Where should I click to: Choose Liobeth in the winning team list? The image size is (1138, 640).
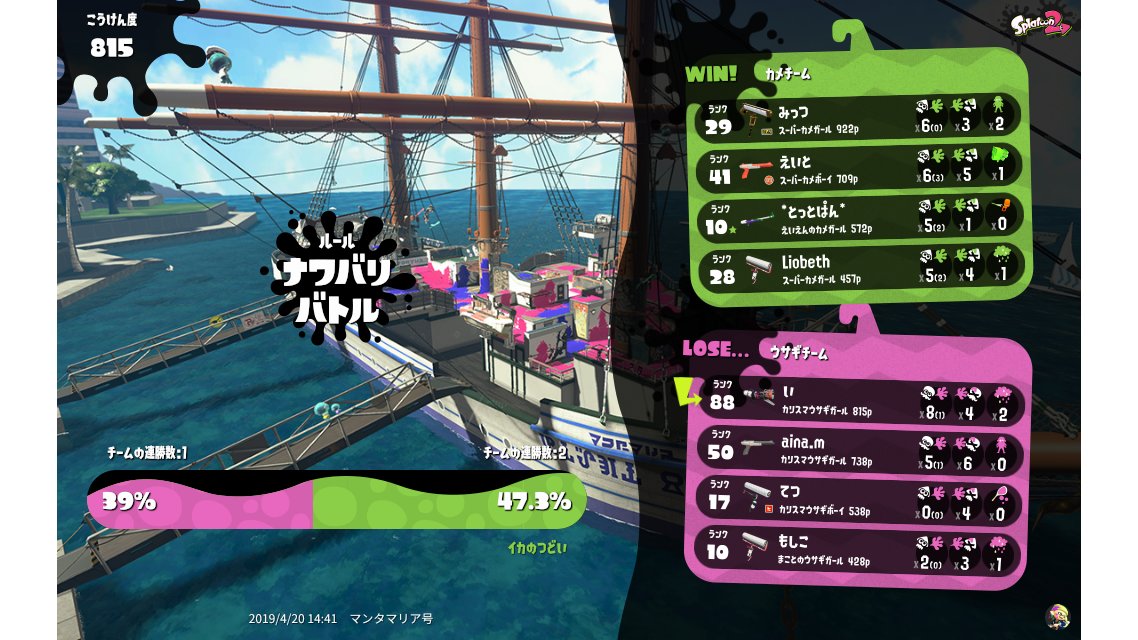(858, 267)
